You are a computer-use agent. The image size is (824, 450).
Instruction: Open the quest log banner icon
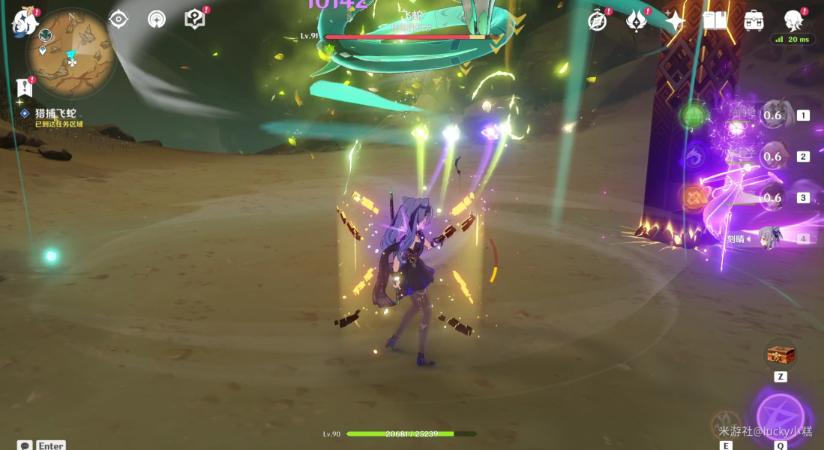pyautogui.click(x=23, y=89)
